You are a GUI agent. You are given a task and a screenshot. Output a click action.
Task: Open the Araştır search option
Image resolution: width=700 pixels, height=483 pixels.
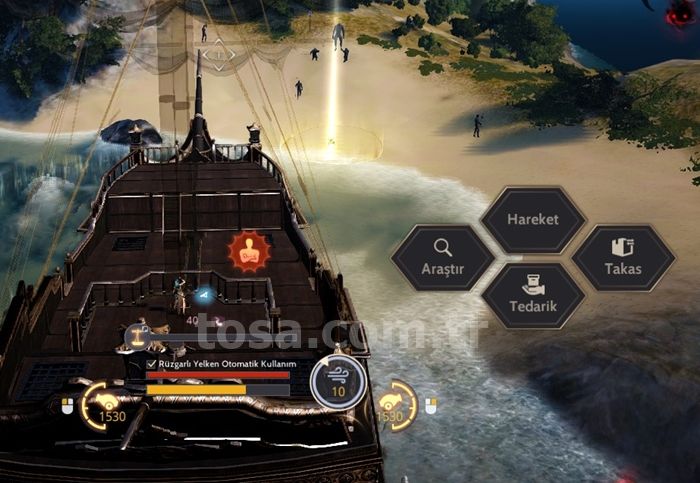[442, 257]
